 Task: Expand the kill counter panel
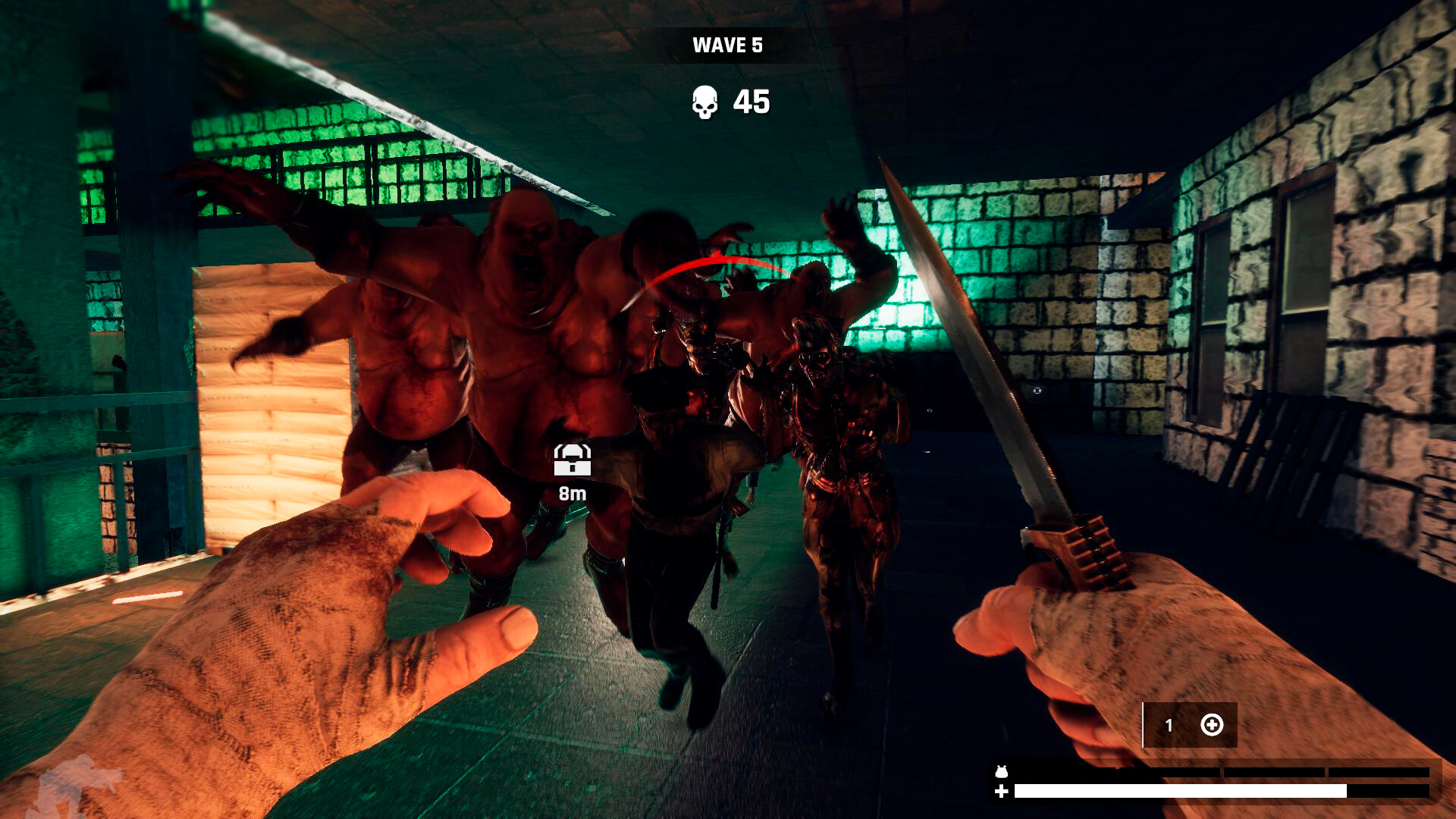click(728, 102)
